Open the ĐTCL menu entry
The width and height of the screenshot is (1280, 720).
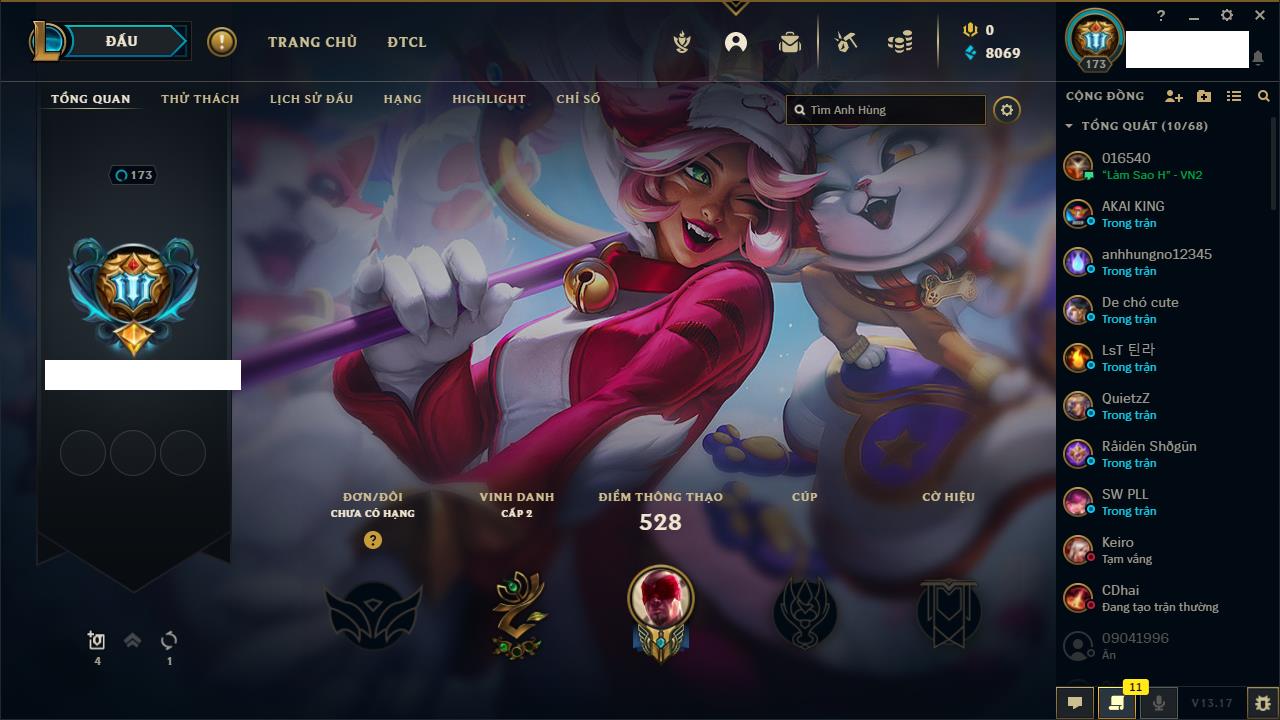pyautogui.click(x=406, y=42)
